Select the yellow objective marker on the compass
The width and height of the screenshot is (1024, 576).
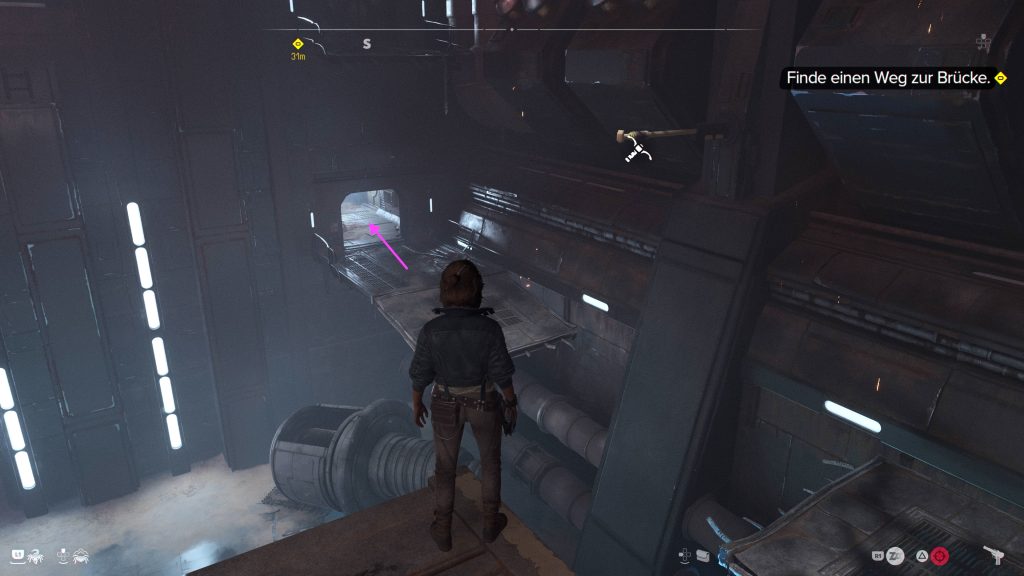pos(297,44)
